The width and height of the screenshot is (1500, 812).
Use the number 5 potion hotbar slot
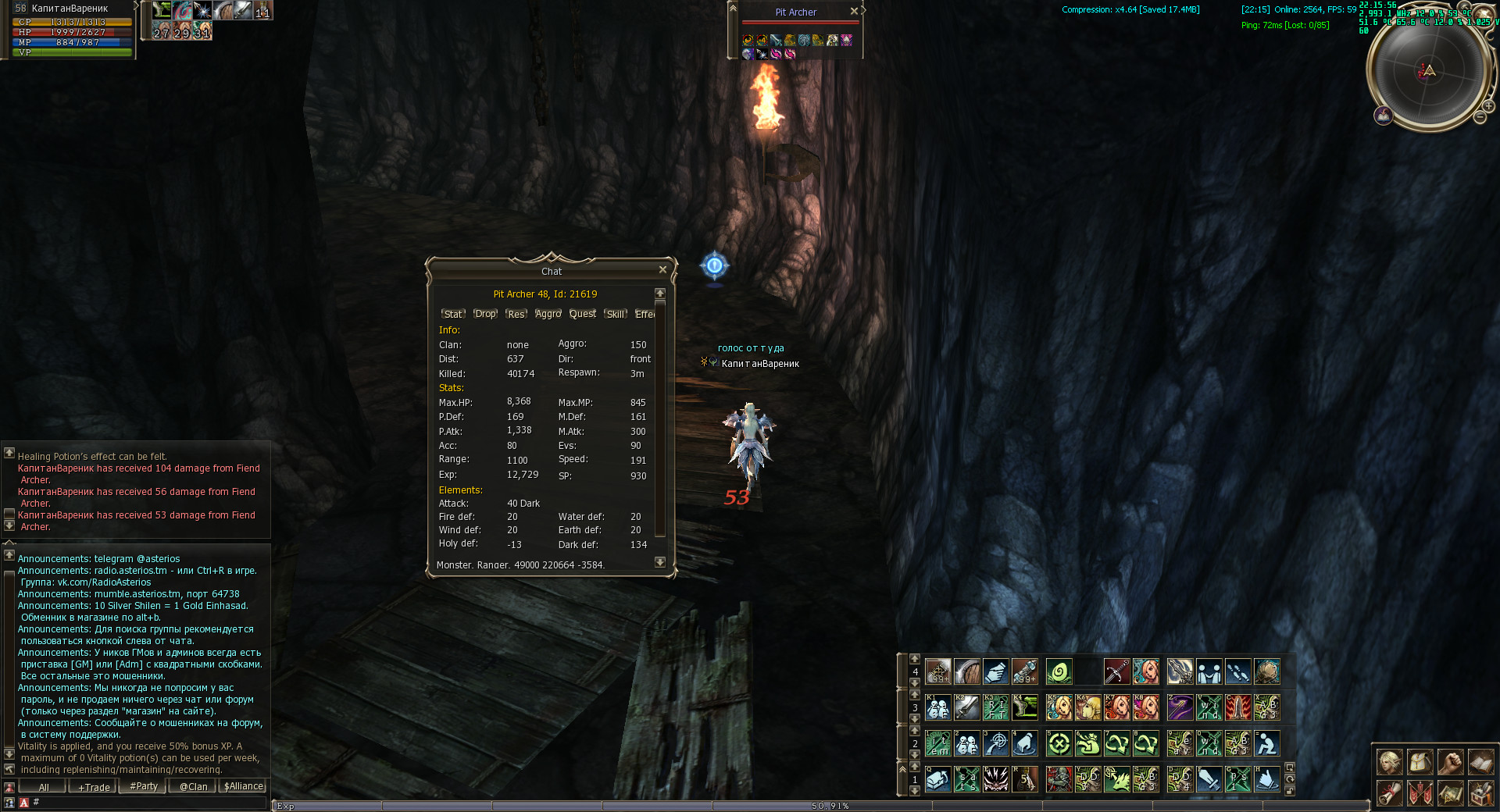coord(1024,778)
